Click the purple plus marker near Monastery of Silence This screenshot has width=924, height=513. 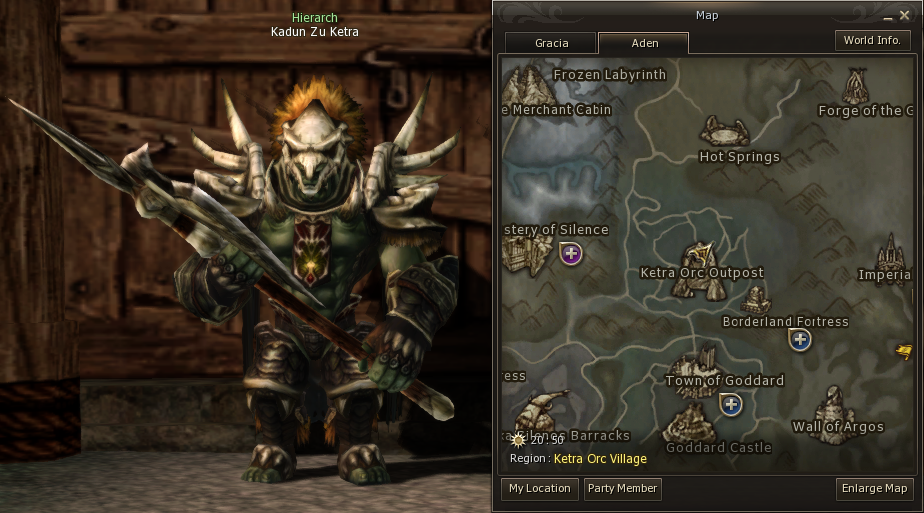coord(571,254)
